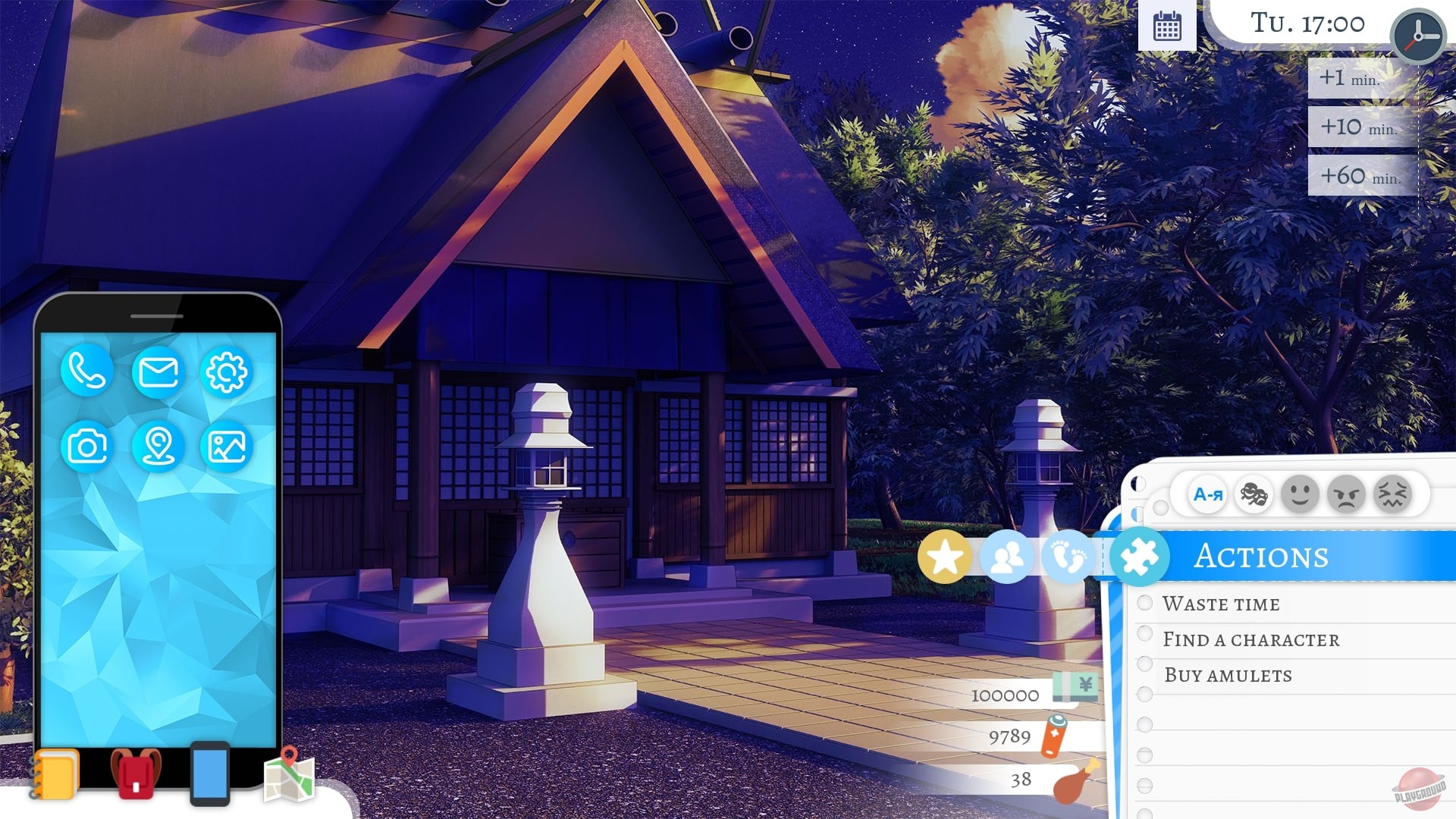
Task: Select the Waste time action radio button
Action: [x=1144, y=603]
